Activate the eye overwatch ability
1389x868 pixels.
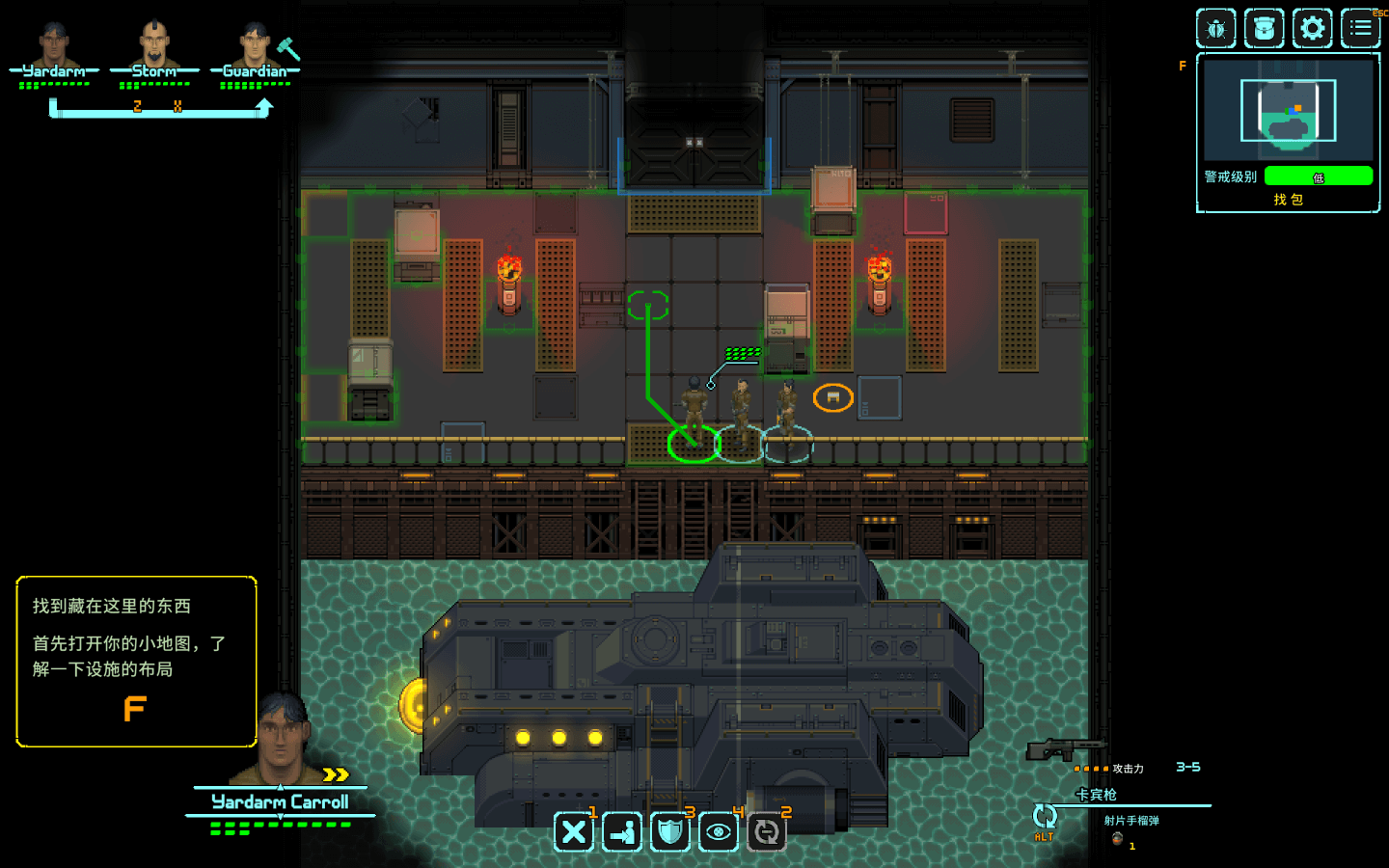pyautogui.click(x=719, y=831)
